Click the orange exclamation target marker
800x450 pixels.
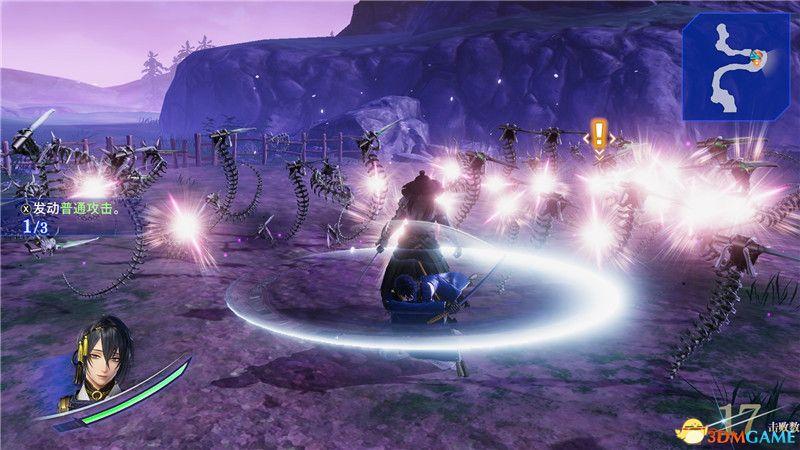pos(598,133)
